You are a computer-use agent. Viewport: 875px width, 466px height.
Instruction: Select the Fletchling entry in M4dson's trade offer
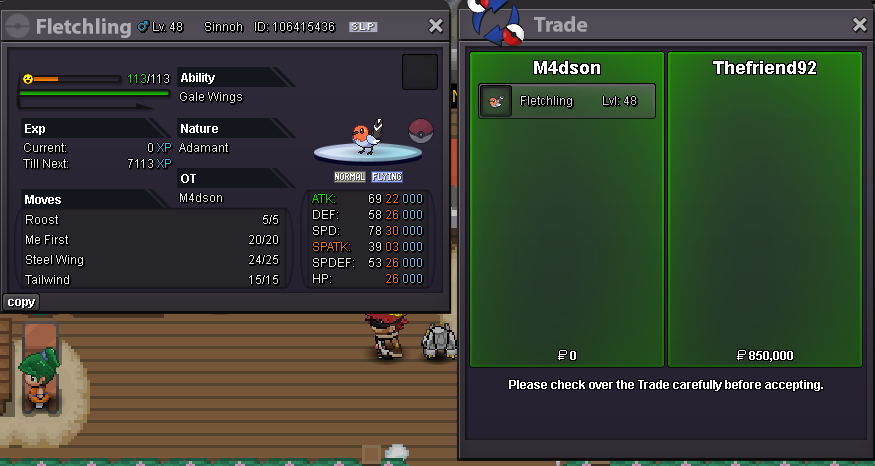tap(567, 101)
